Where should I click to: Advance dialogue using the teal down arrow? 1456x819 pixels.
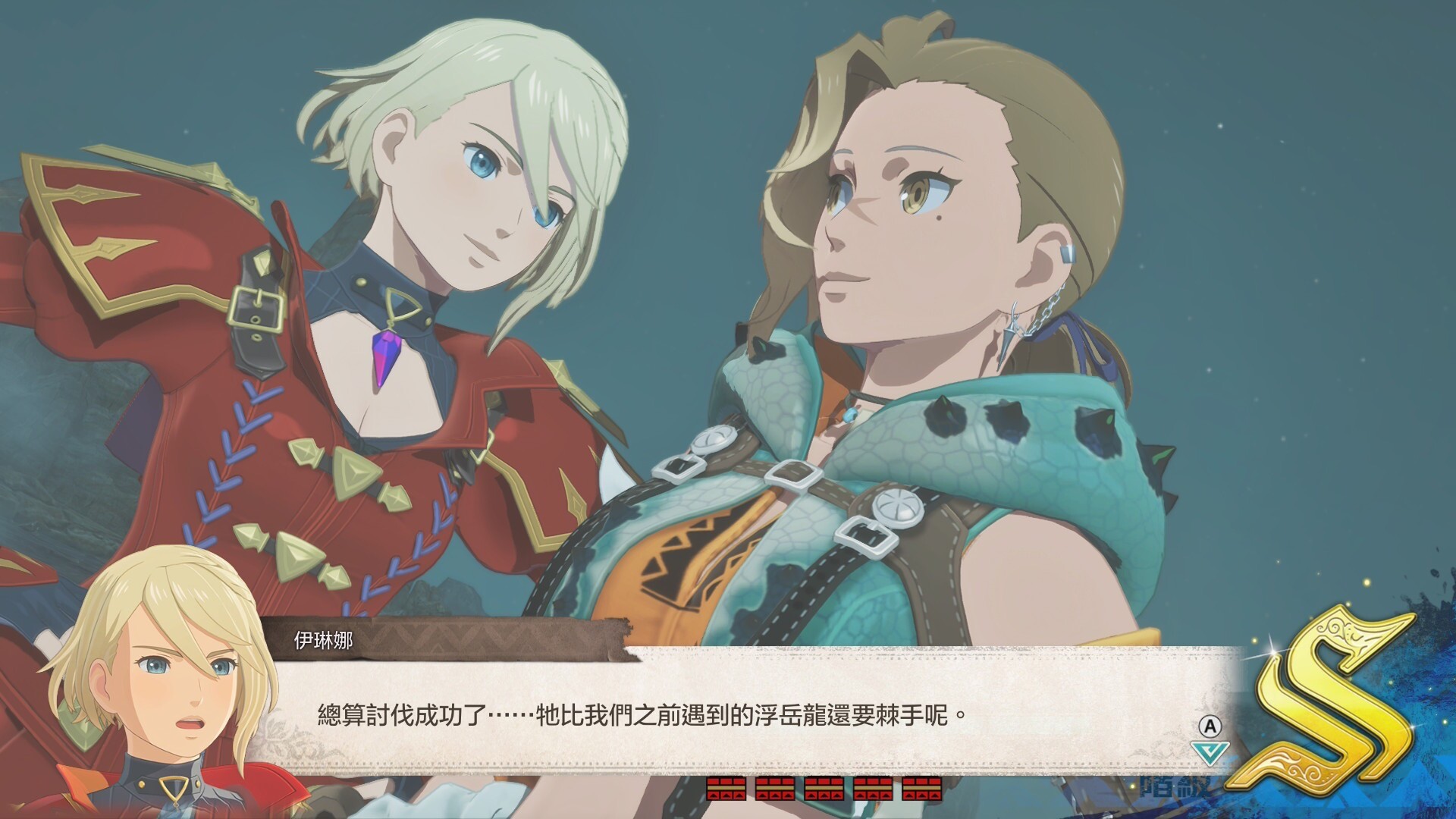coord(1209,752)
